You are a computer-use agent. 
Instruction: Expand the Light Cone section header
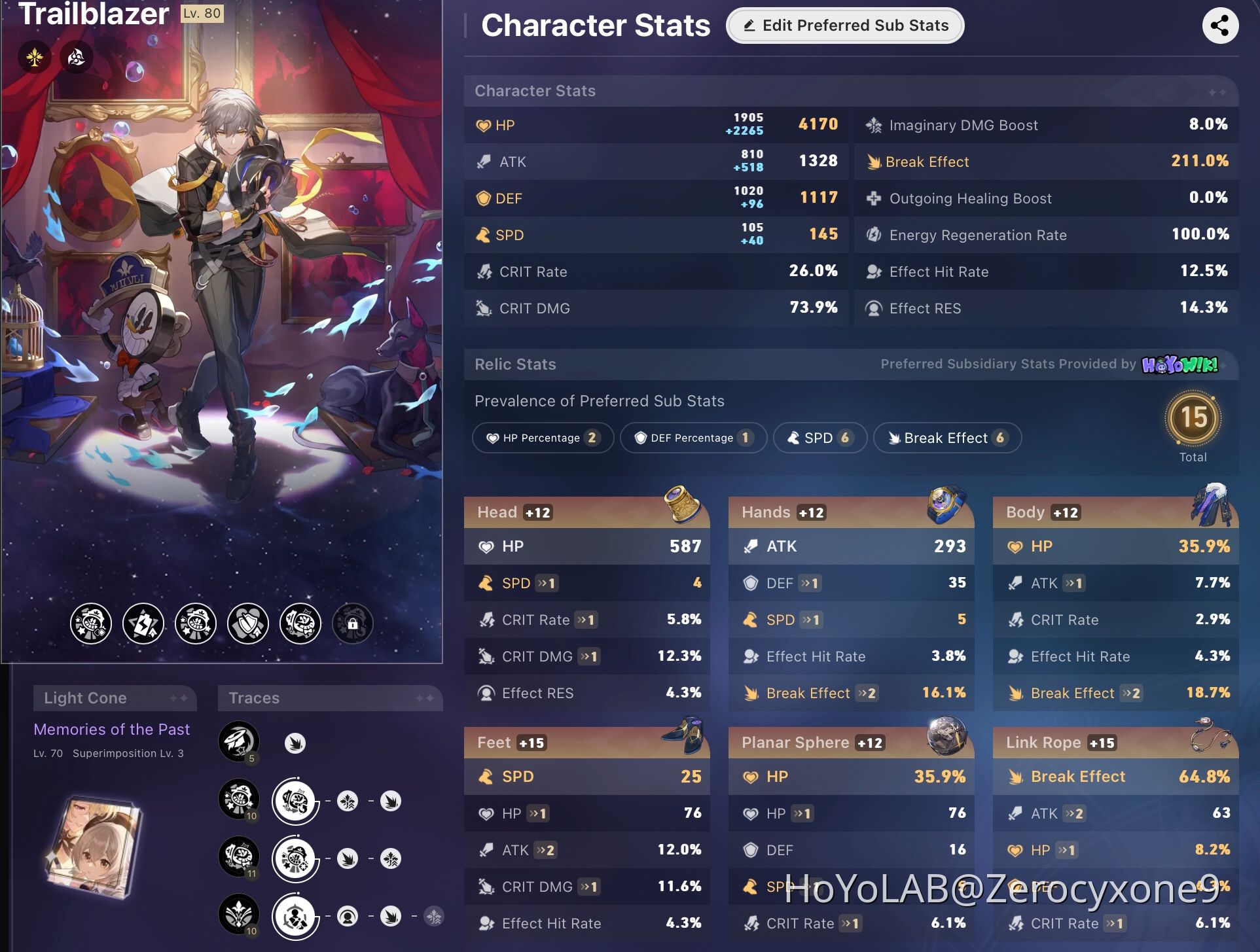coord(115,697)
